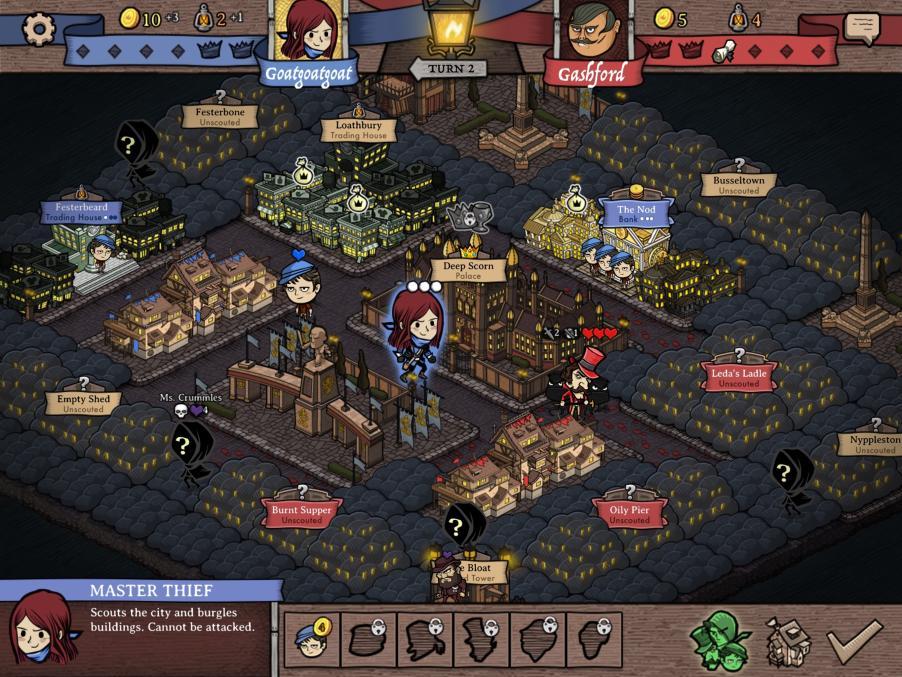
Task: Open the settings gear menu
Action: (x=38, y=28)
